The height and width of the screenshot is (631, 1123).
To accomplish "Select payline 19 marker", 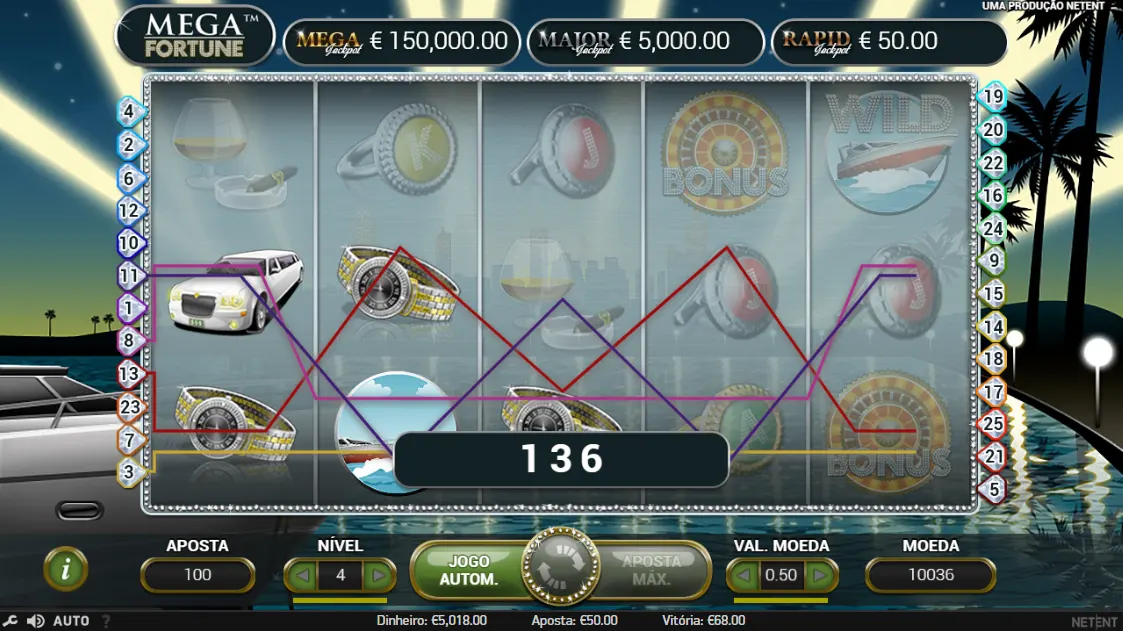I will click(991, 98).
